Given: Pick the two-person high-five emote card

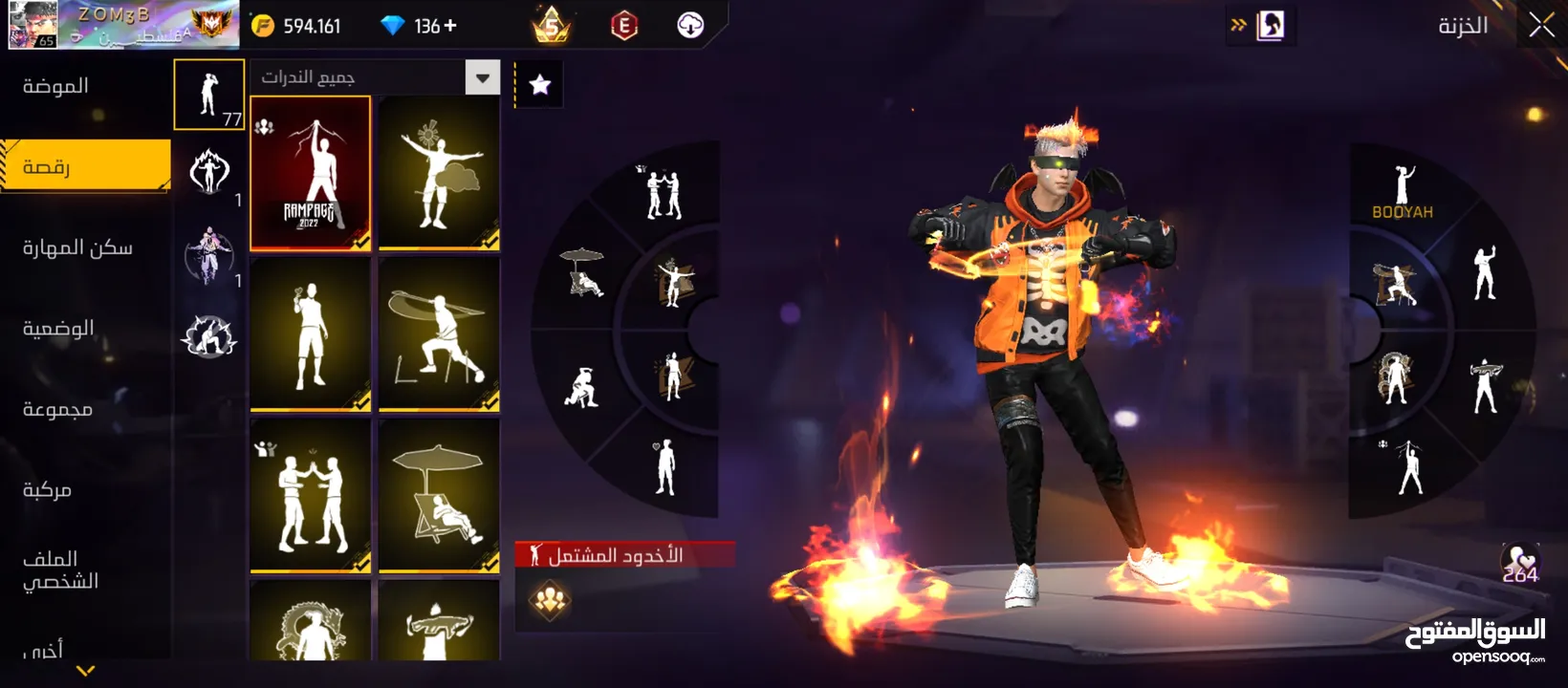Looking at the screenshot, I should click(x=310, y=496).
